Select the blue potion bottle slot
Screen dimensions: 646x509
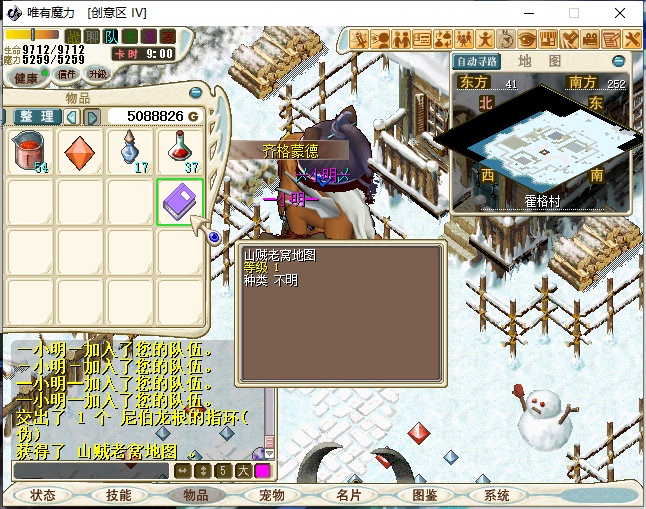click(x=131, y=152)
